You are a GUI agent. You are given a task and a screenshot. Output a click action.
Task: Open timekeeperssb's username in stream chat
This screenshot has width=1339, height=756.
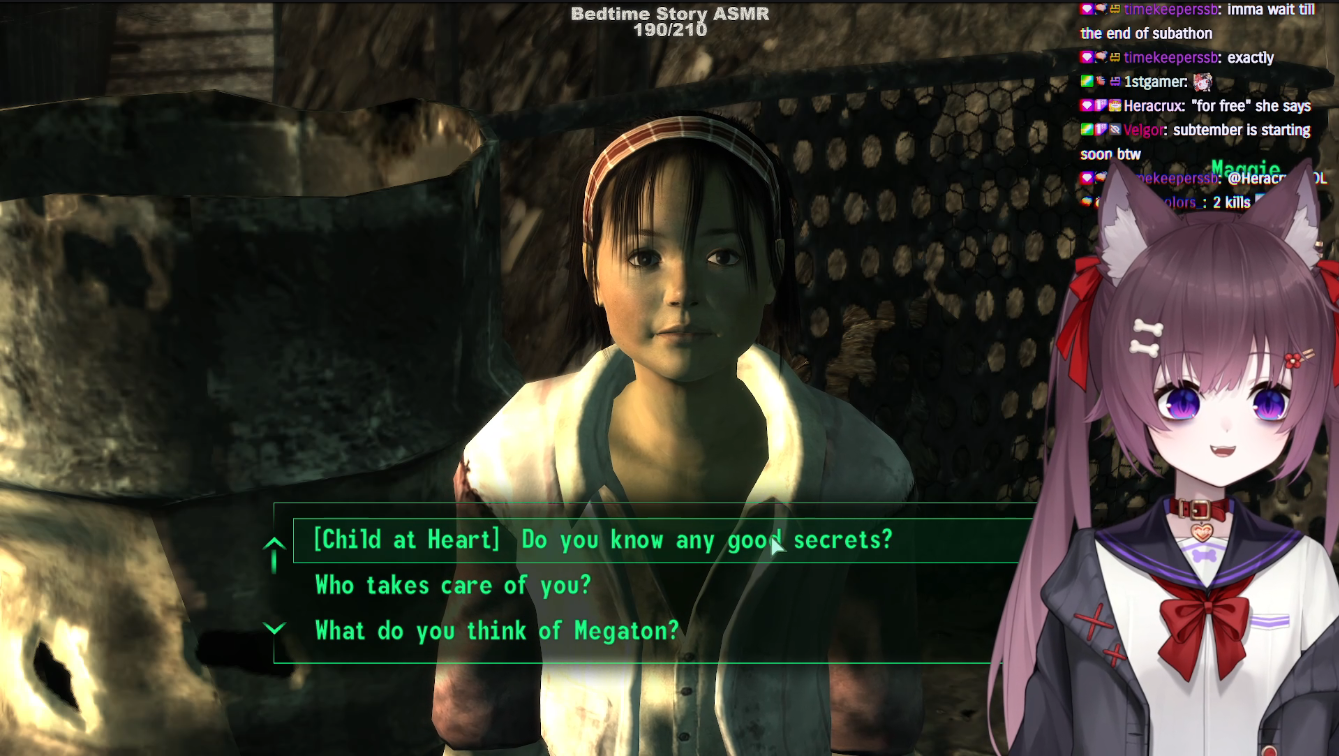[1171, 58]
